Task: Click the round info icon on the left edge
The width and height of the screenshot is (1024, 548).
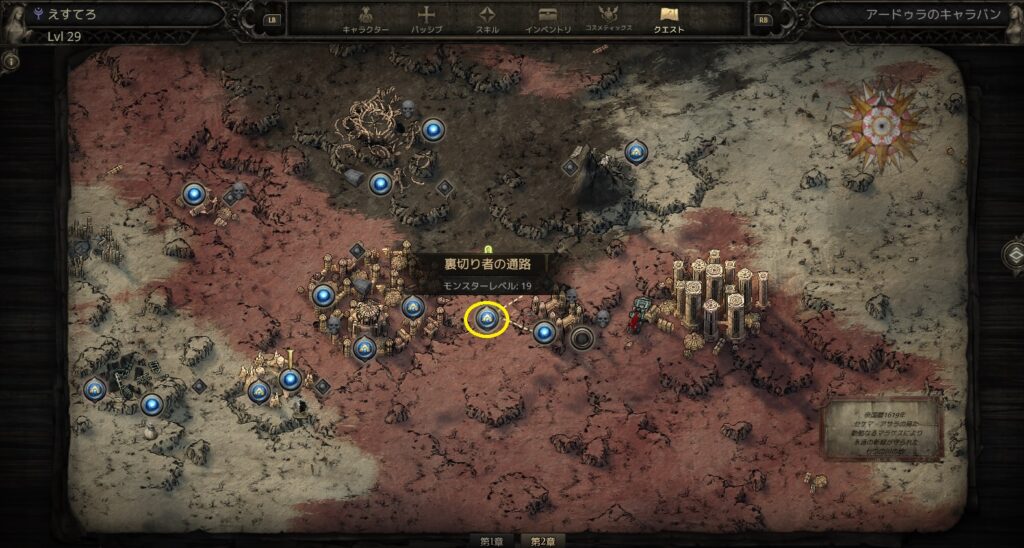Action: [x=12, y=61]
